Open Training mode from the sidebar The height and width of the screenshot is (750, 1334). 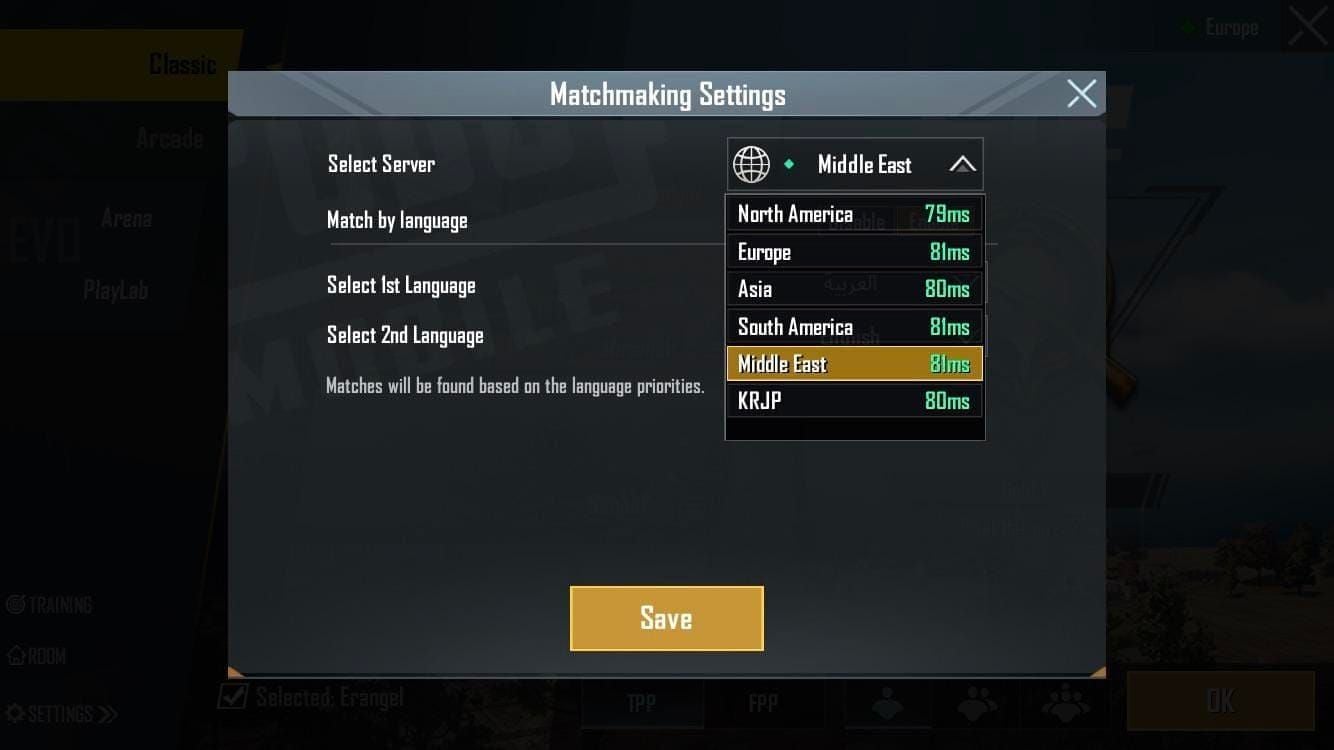coord(50,604)
